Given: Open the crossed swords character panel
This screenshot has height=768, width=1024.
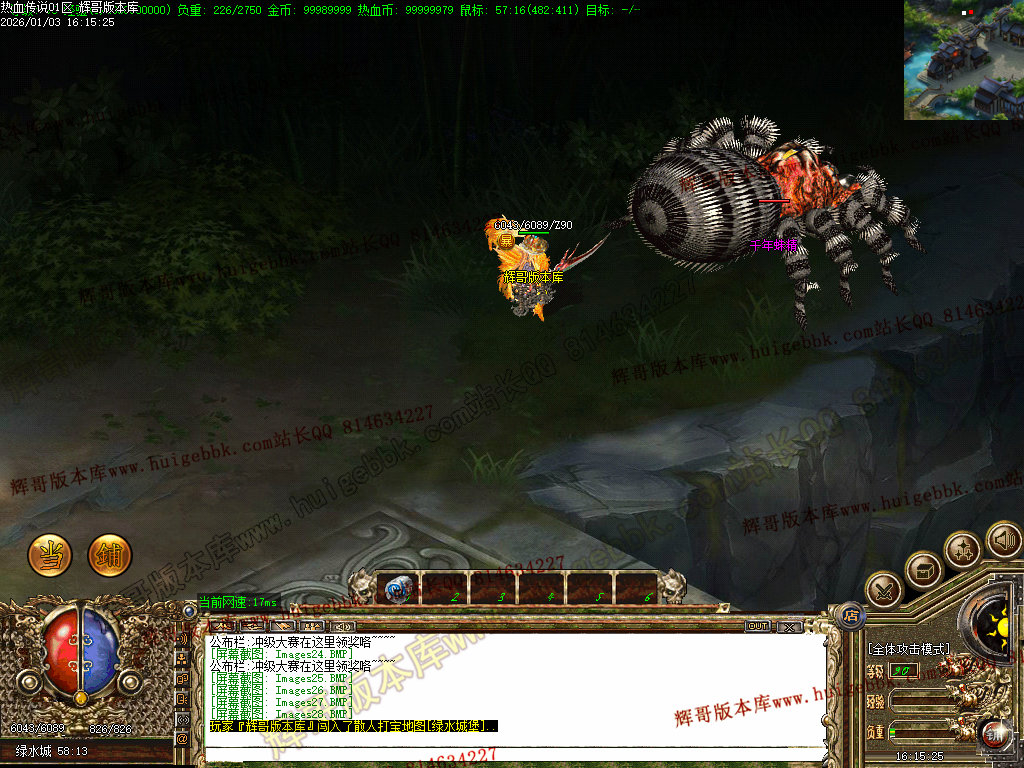Looking at the screenshot, I should click(x=884, y=591).
